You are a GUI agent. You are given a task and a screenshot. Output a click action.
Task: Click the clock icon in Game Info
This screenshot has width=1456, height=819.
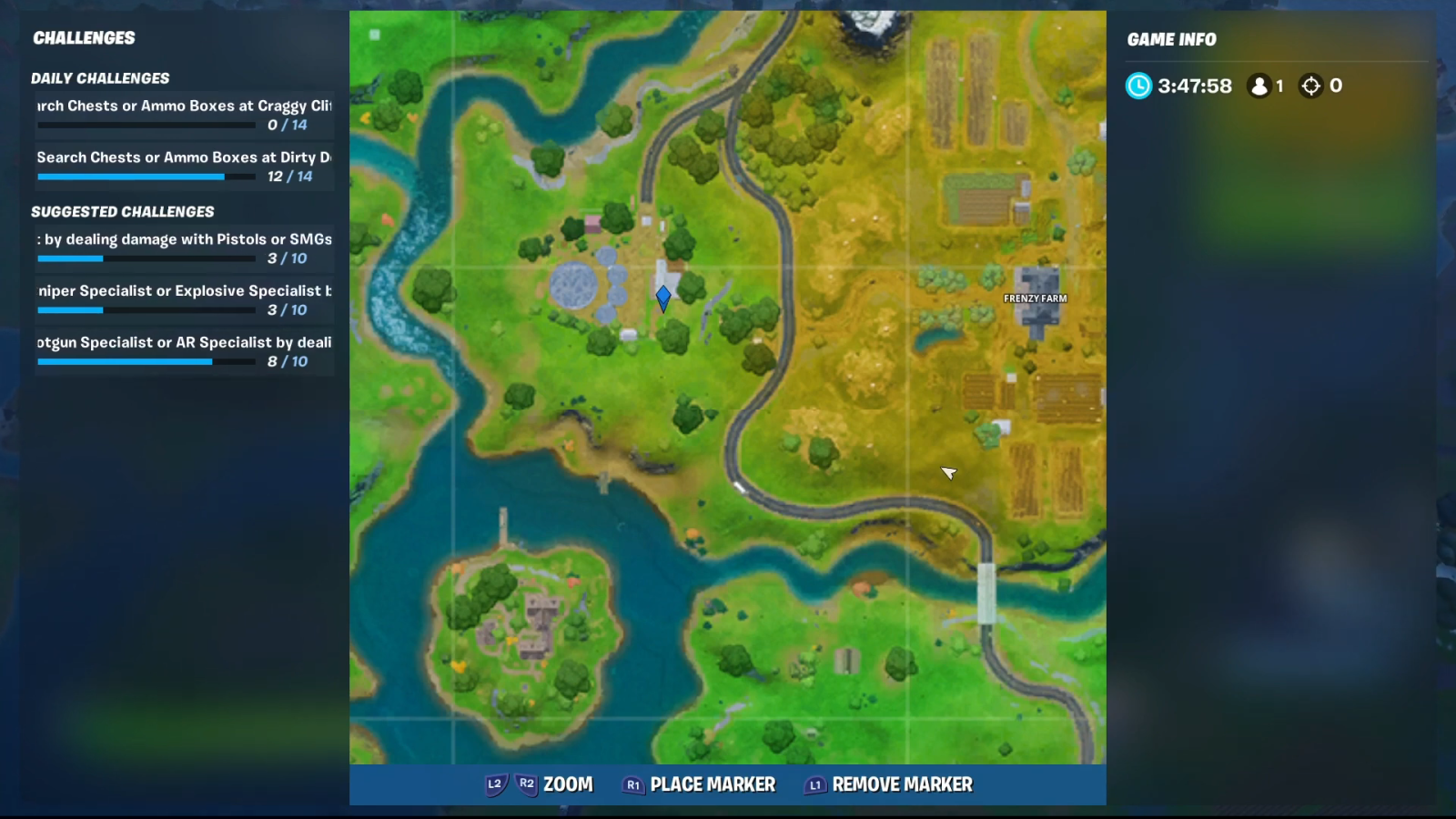(1138, 86)
